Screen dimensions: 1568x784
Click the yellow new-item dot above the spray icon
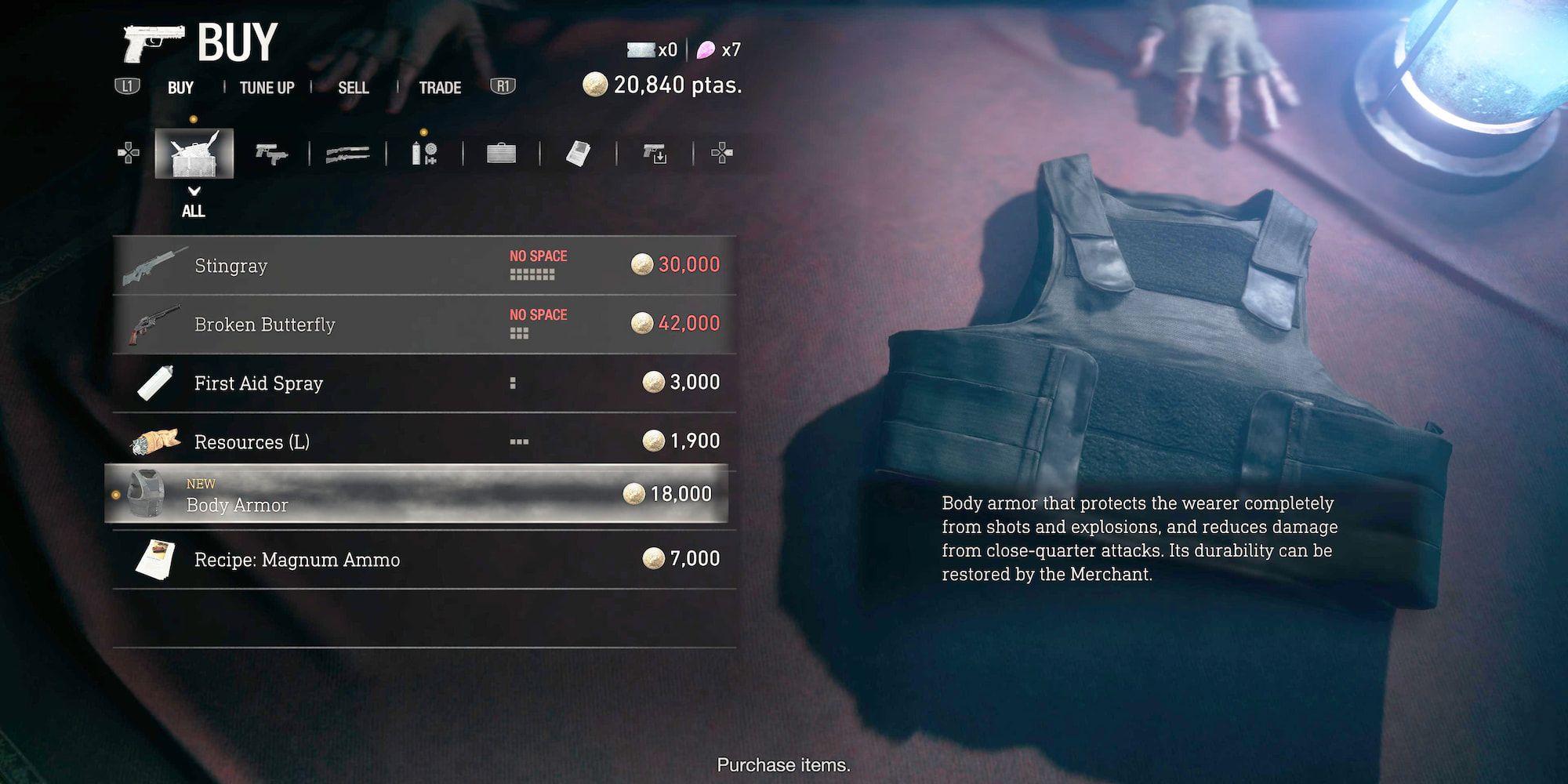(x=424, y=133)
